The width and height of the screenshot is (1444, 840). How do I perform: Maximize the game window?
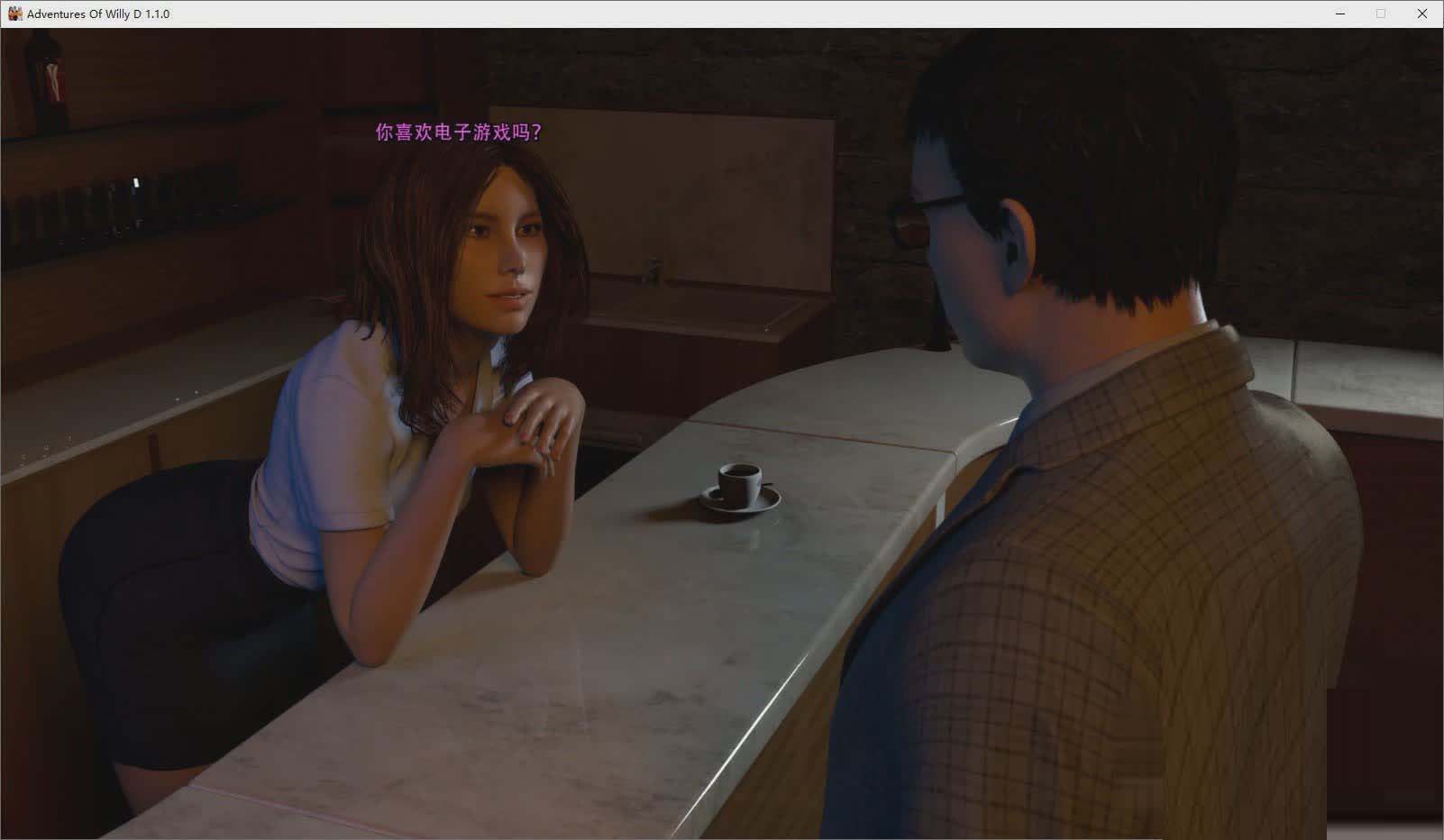[x=1381, y=14]
